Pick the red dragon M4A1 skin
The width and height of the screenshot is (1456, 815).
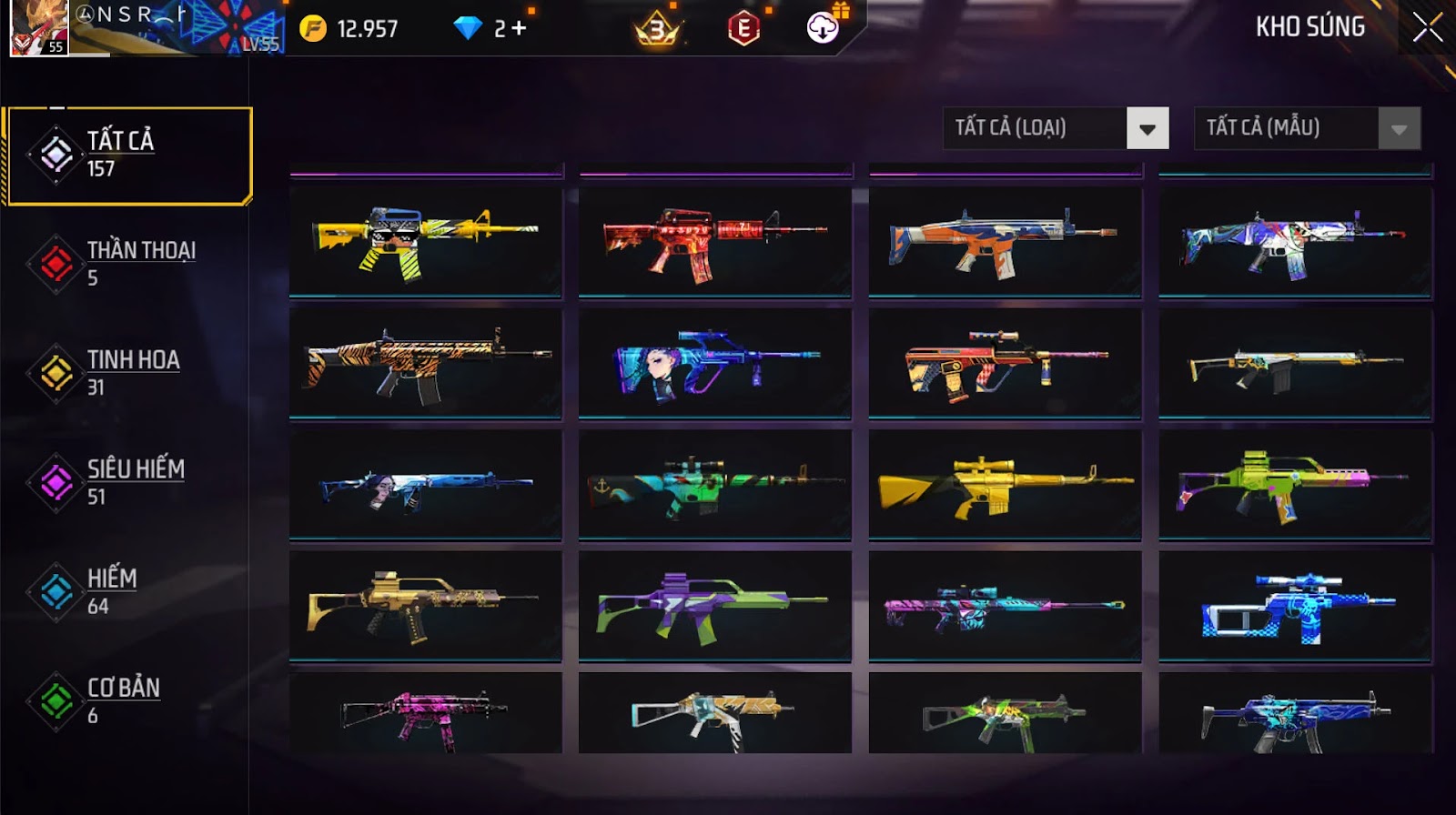coord(714,241)
